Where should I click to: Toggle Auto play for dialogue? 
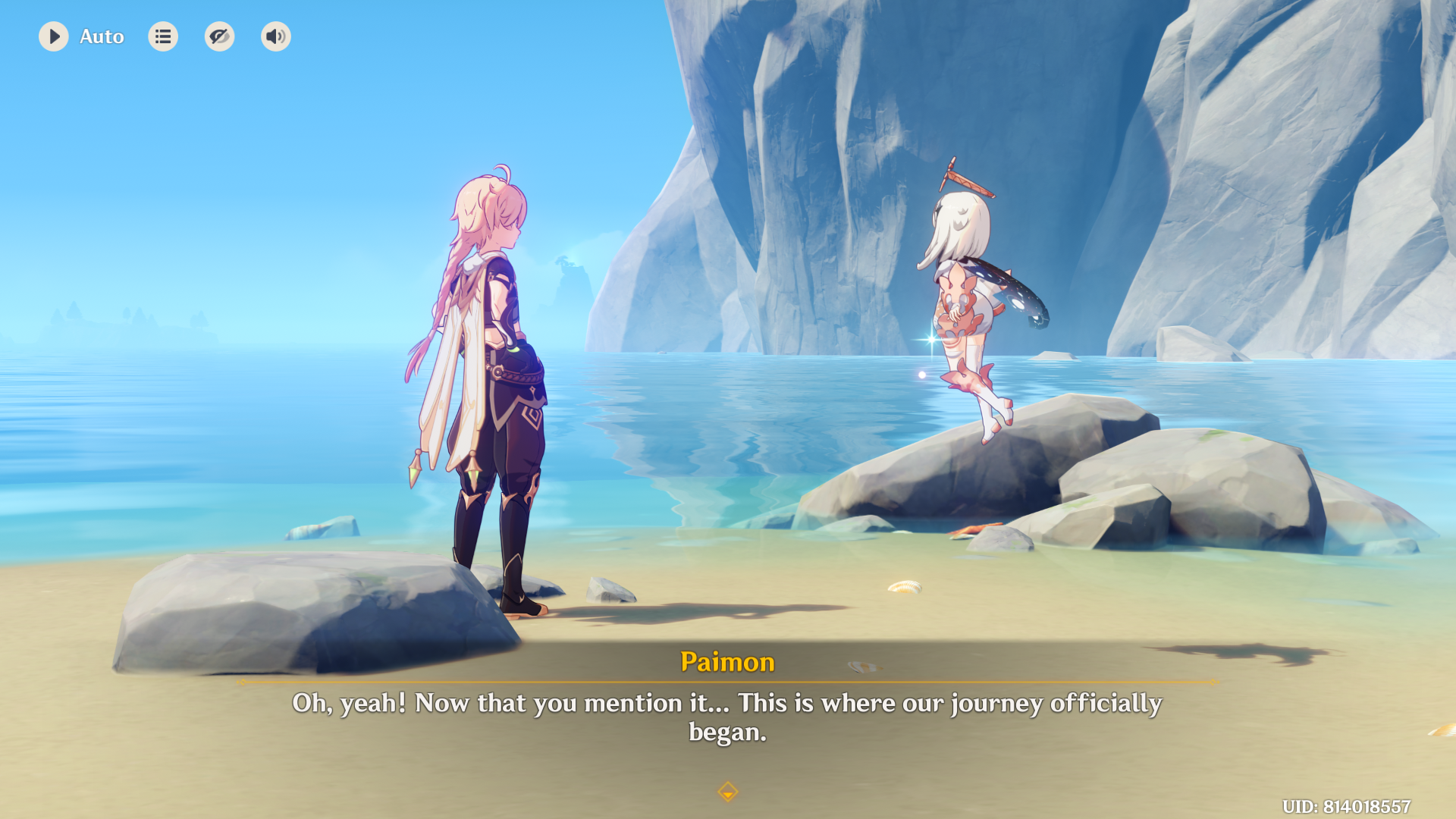(54, 36)
